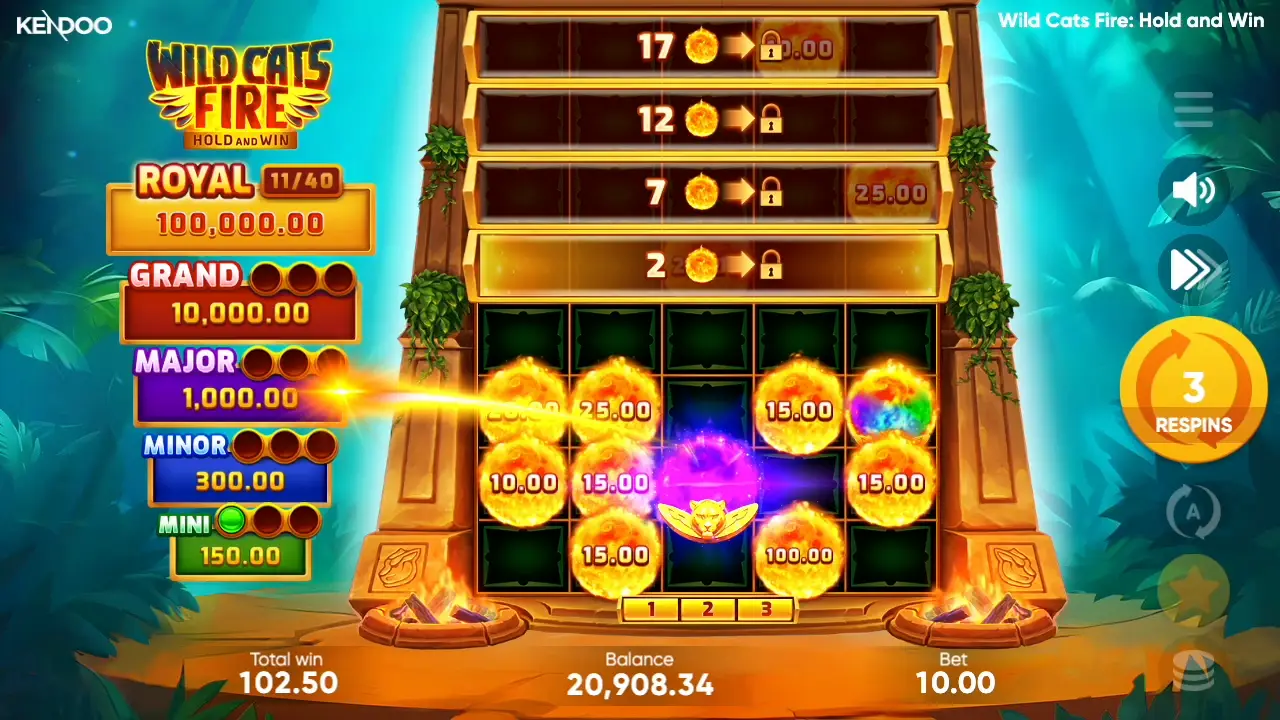
Task: Click the Kendoo logo
Action: pos(65,25)
